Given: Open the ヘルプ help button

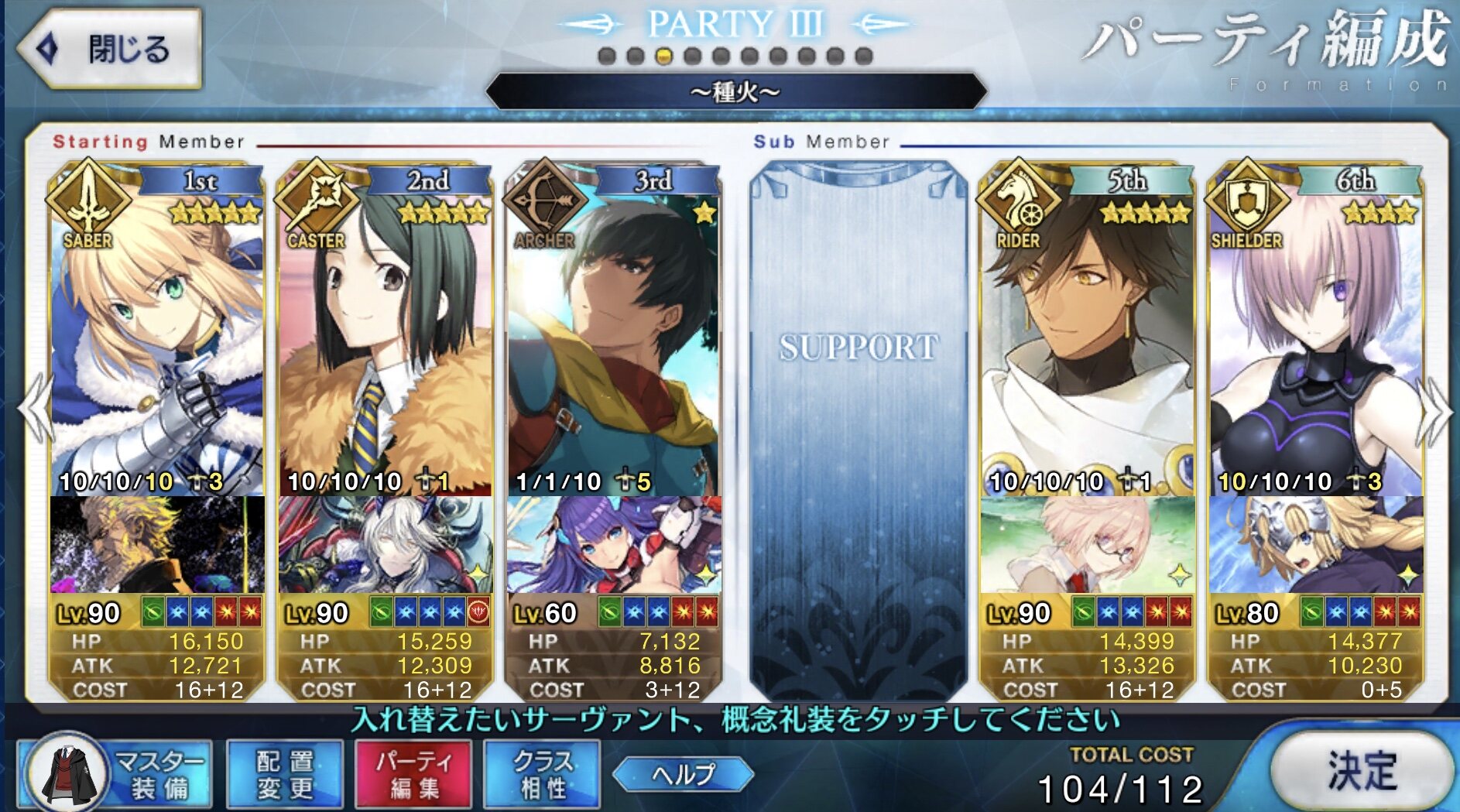Looking at the screenshot, I should click(683, 774).
